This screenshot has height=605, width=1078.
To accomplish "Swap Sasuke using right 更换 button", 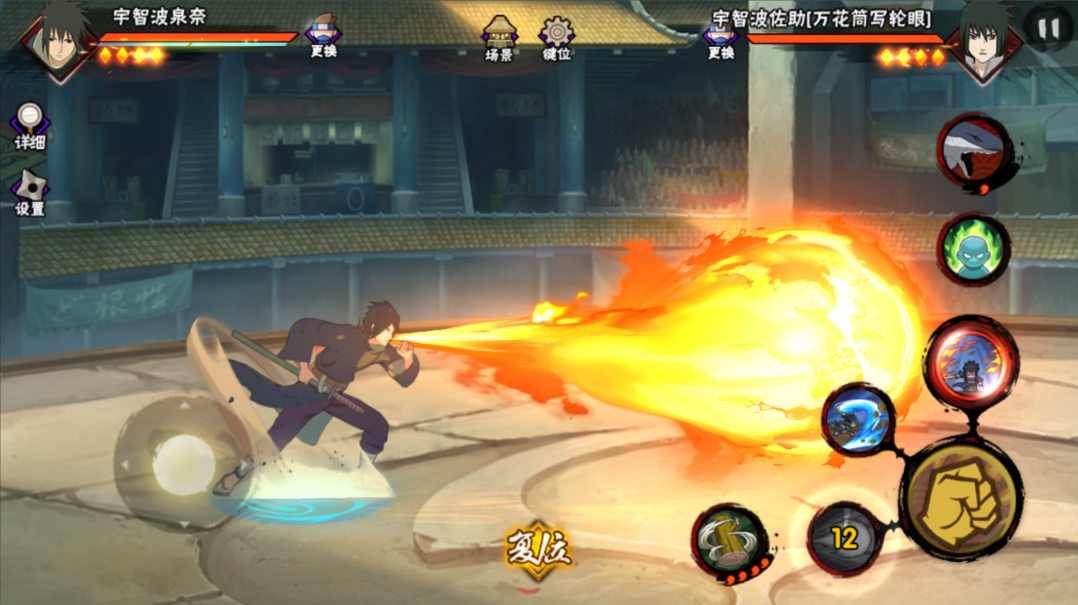I will click(721, 38).
